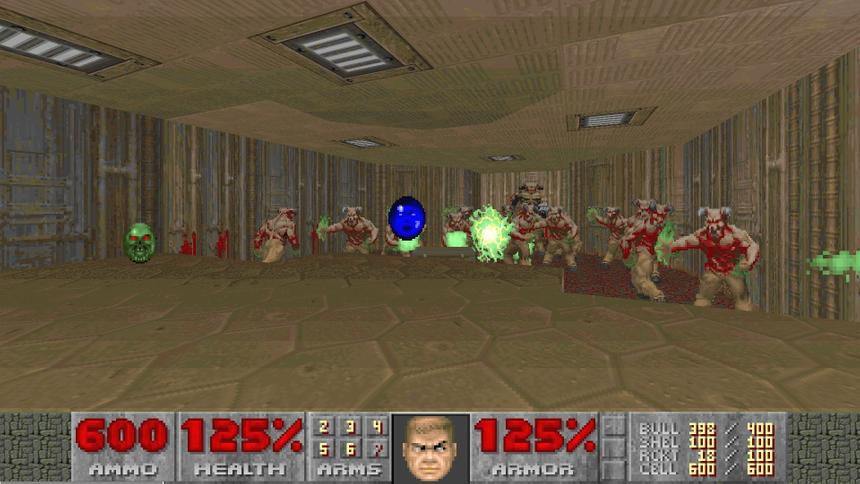Image resolution: width=860 pixels, height=484 pixels.
Task: Select weapon slot 2 in Arms panel
Action: tap(324, 428)
